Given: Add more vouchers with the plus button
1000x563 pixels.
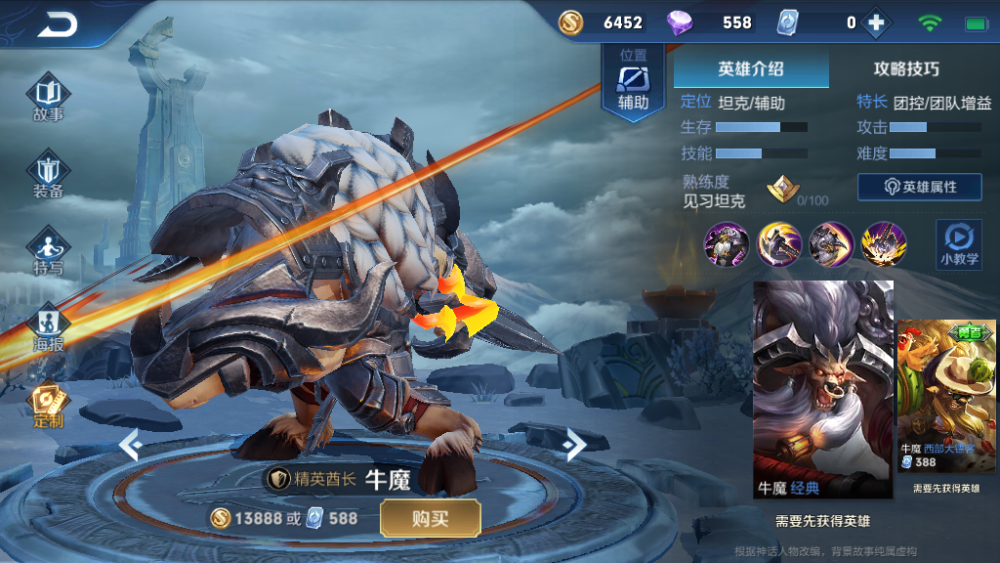Looking at the screenshot, I should 876,22.
